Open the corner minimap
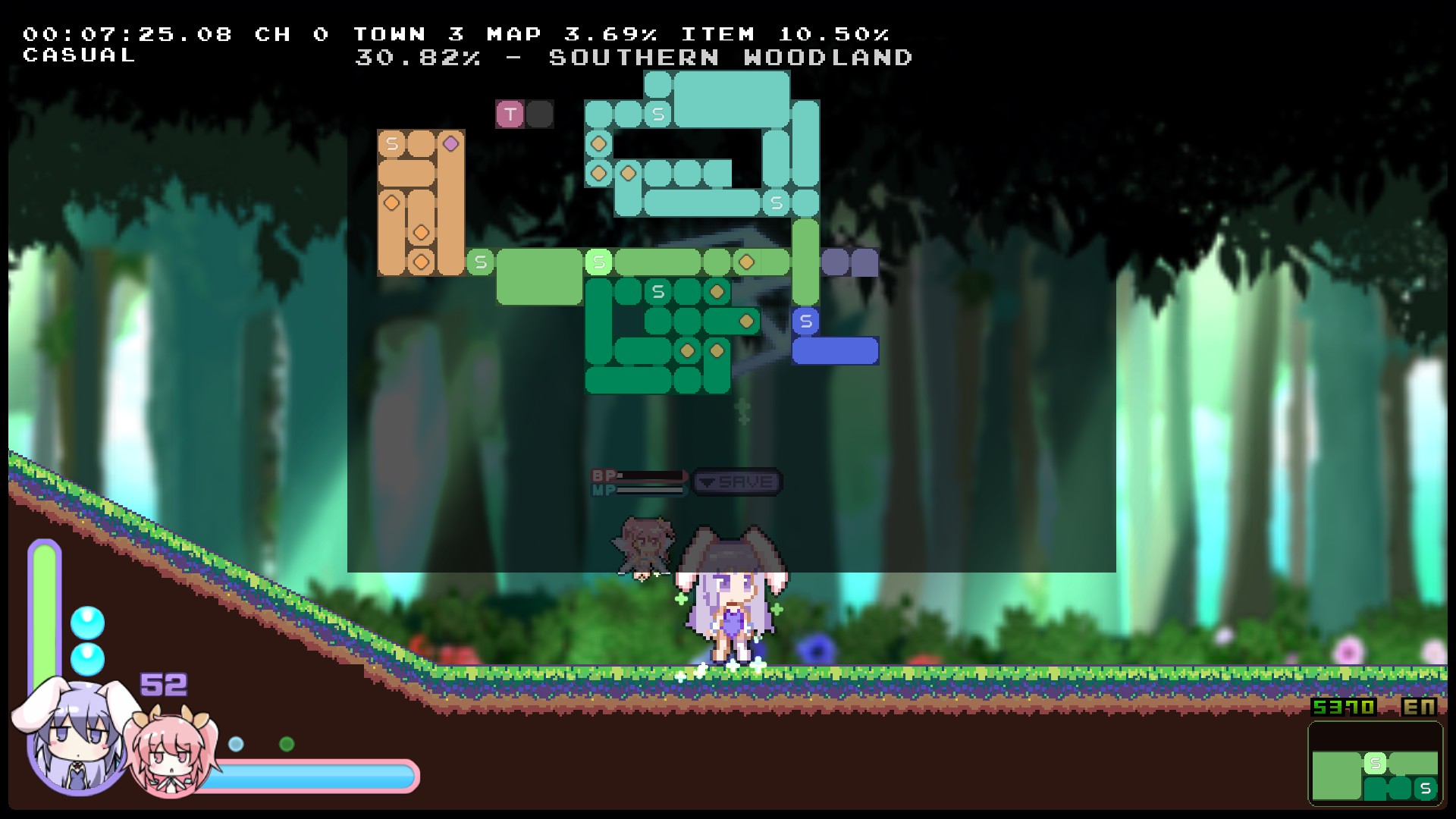Viewport: 1456px width, 819px height. click(x=1375, y=763)
